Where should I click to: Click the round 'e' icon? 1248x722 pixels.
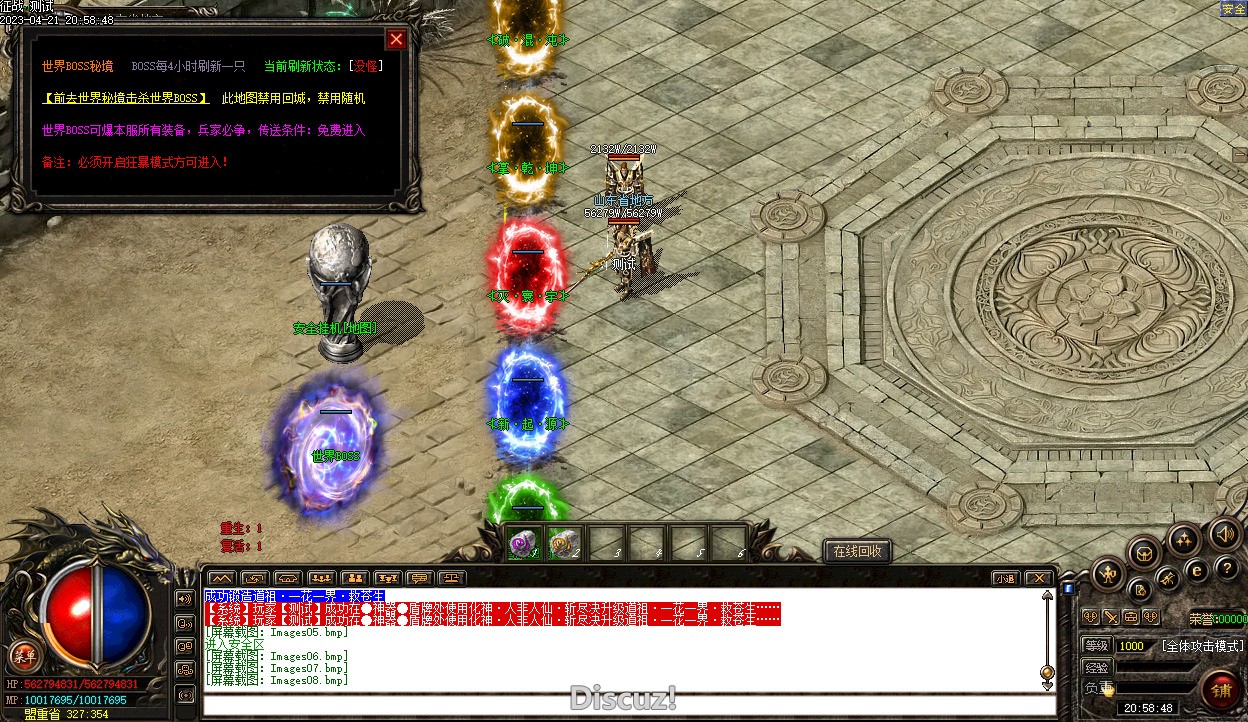pos(1197,571)
